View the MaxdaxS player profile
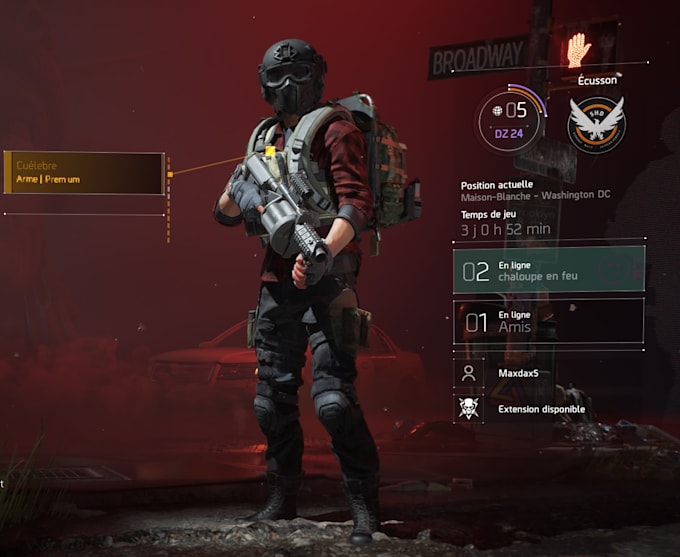This screenshot has width=680, height=557. click(x=548, y=373)
